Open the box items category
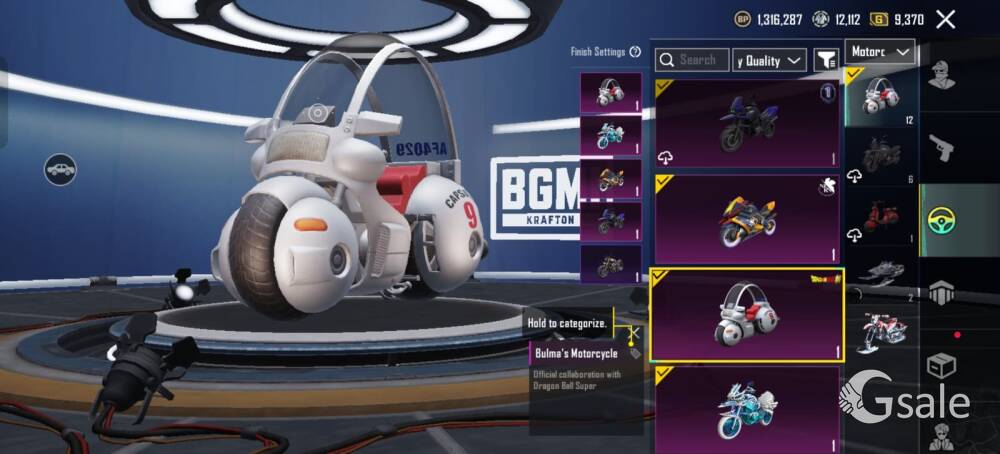Screen dimensions: 1000x454 click(x=941, y=365)
